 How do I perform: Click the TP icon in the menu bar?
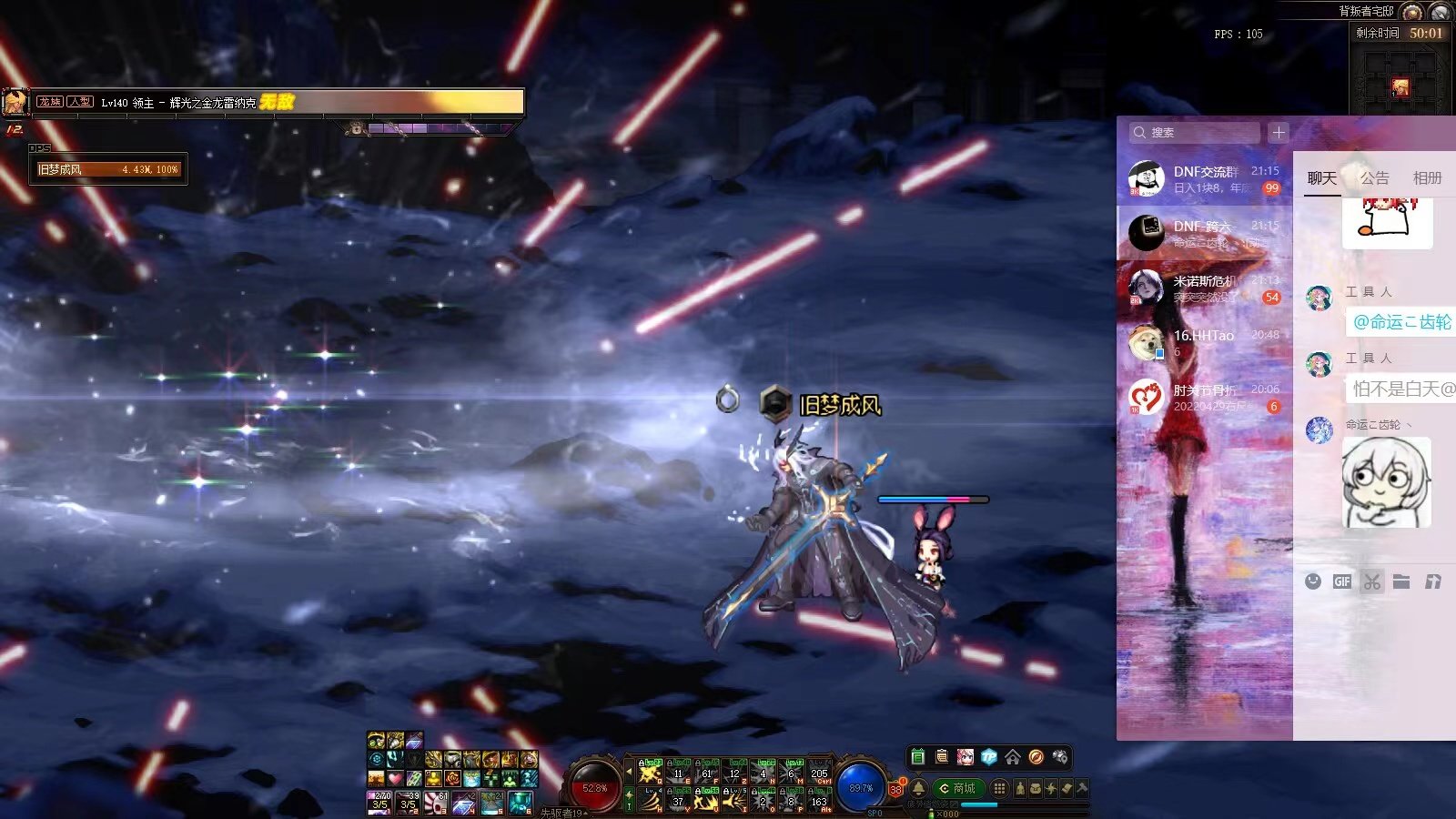point(988,757)
